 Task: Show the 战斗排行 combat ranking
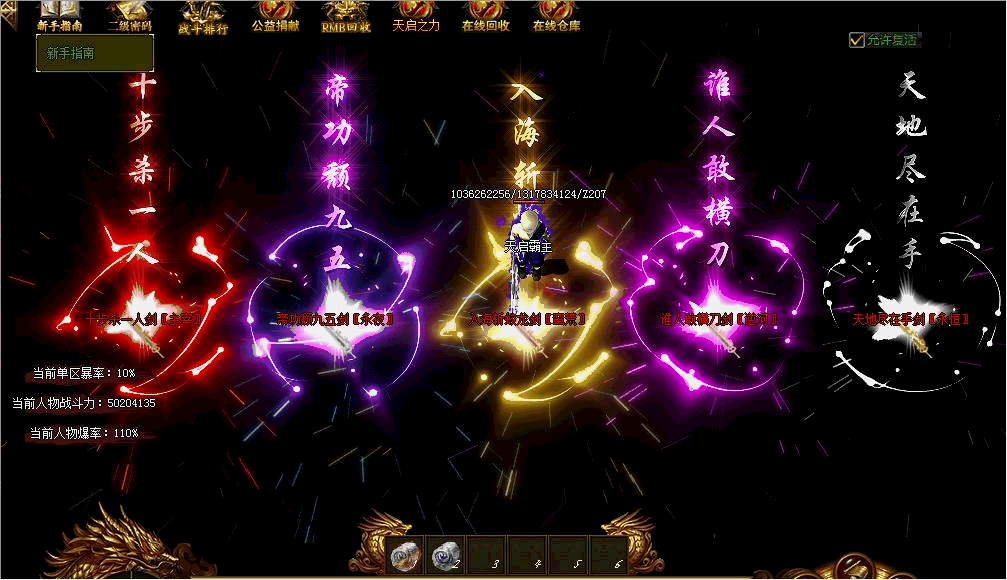203,18
